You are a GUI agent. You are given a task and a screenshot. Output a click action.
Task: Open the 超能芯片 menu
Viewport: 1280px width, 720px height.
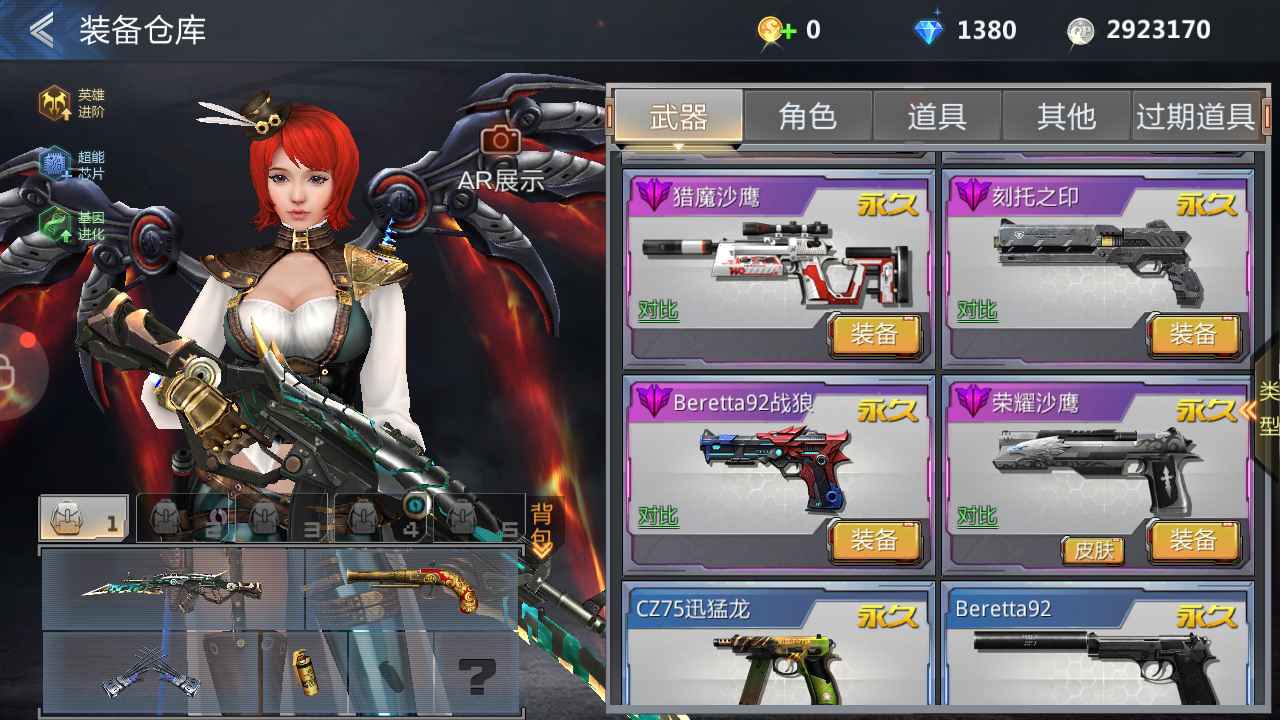[x=70, y=165]
